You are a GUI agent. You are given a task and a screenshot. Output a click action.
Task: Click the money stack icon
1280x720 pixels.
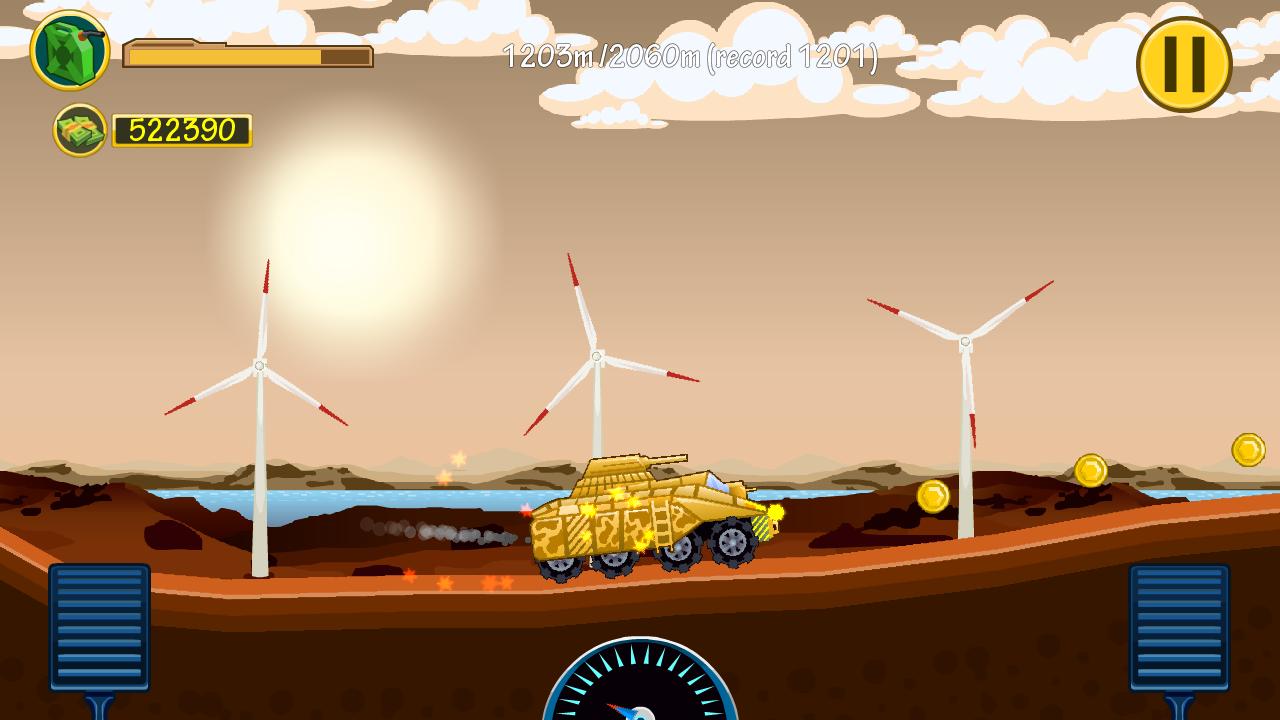pyautogui.click(x=80, y=128)
